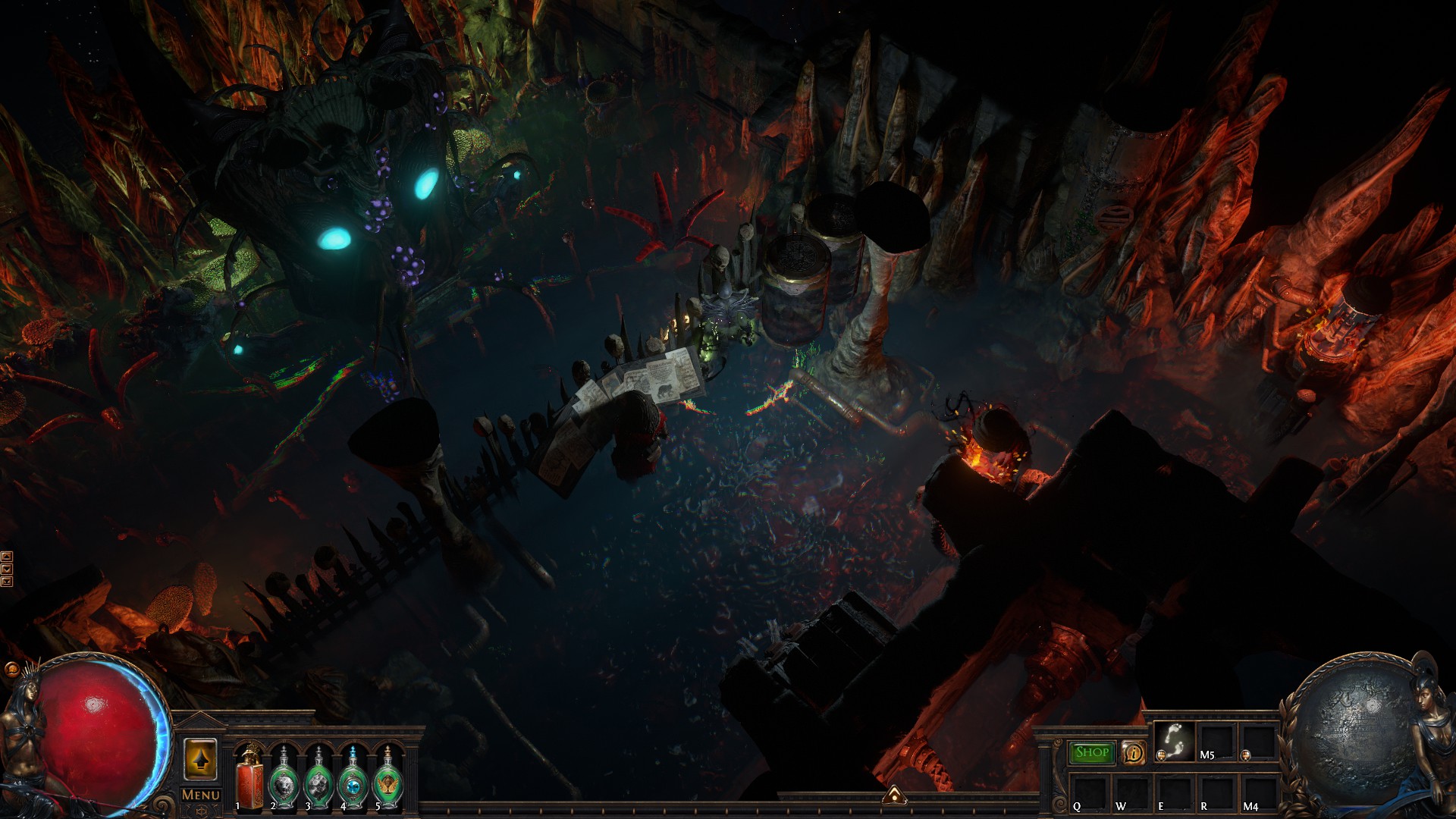Image resolution: width=1456 pixels, height=819 pixels.
Task: Click the chat scroll-to-bottom button
Action: coord(7,582)
